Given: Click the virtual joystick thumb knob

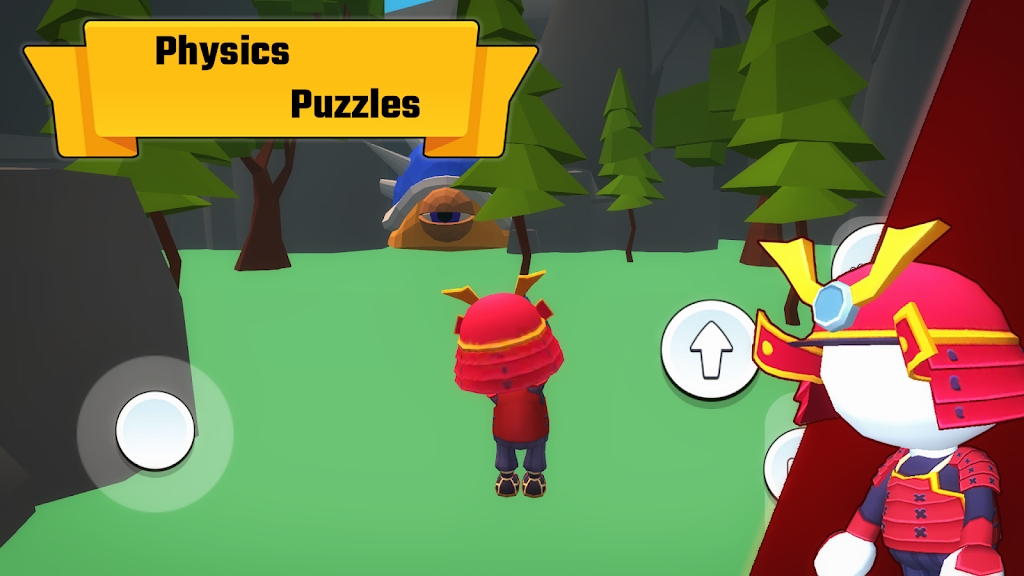Looking at the screenshot, I should (x=155, y=431).
